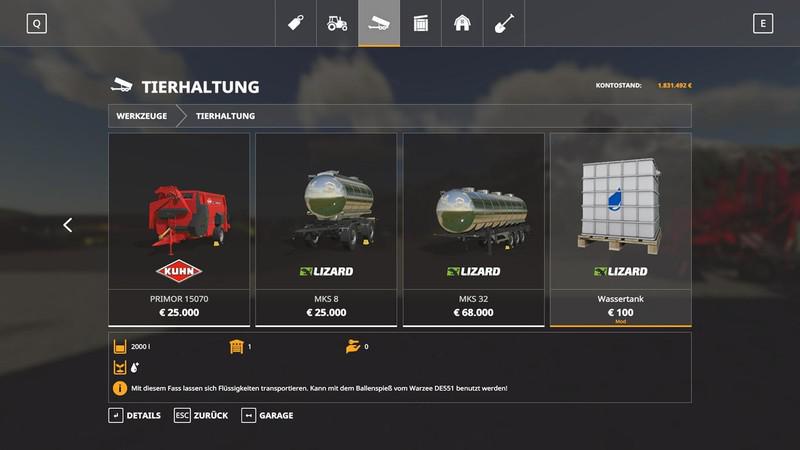Pick the Lizard MKS 32 tanker
Image resolution: width=800 pixels, height=450 pixels.
coord(473,229)
